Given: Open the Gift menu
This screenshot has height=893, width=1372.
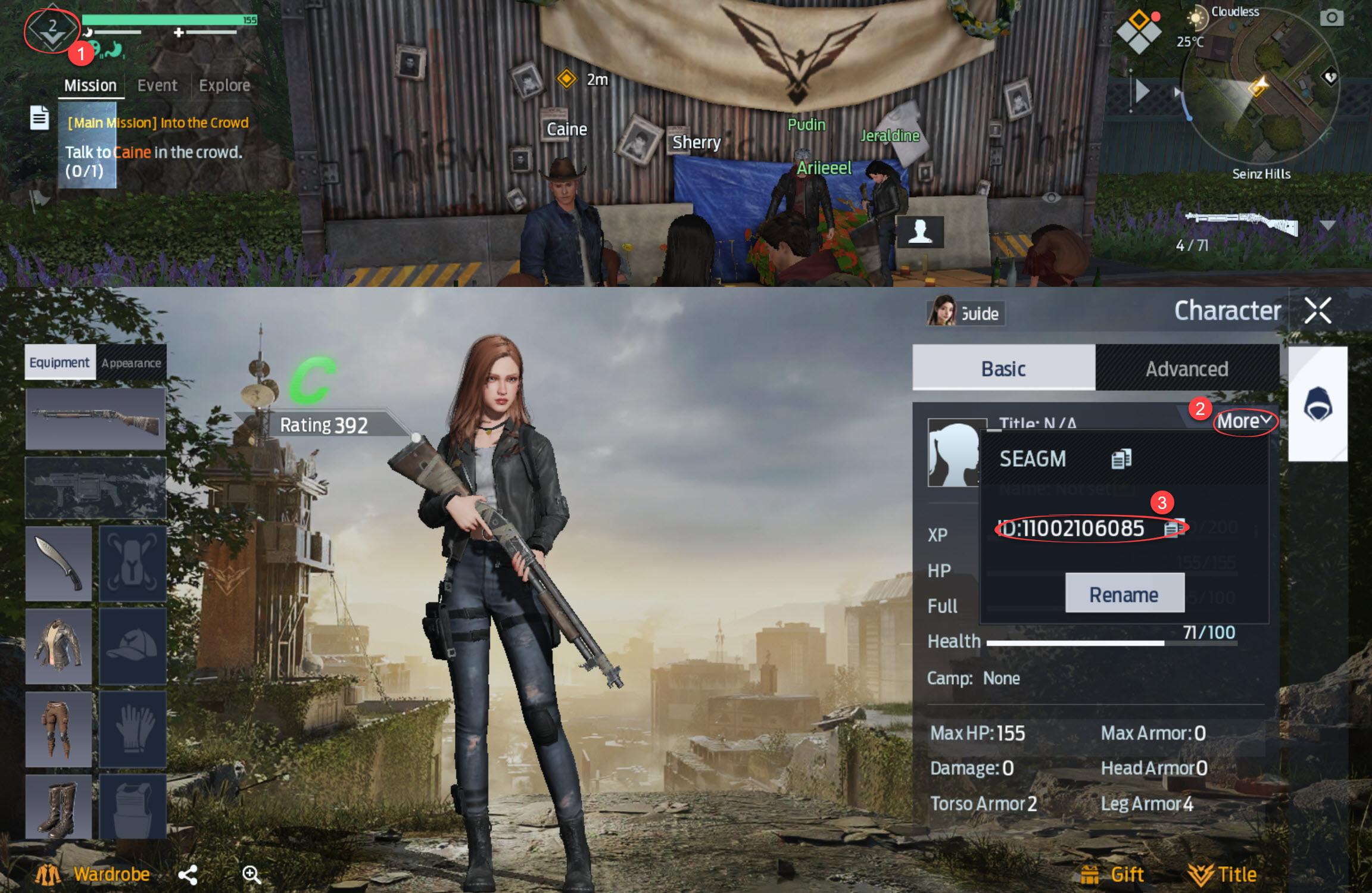Looking at the screenshot, I should pos(1112,874).
